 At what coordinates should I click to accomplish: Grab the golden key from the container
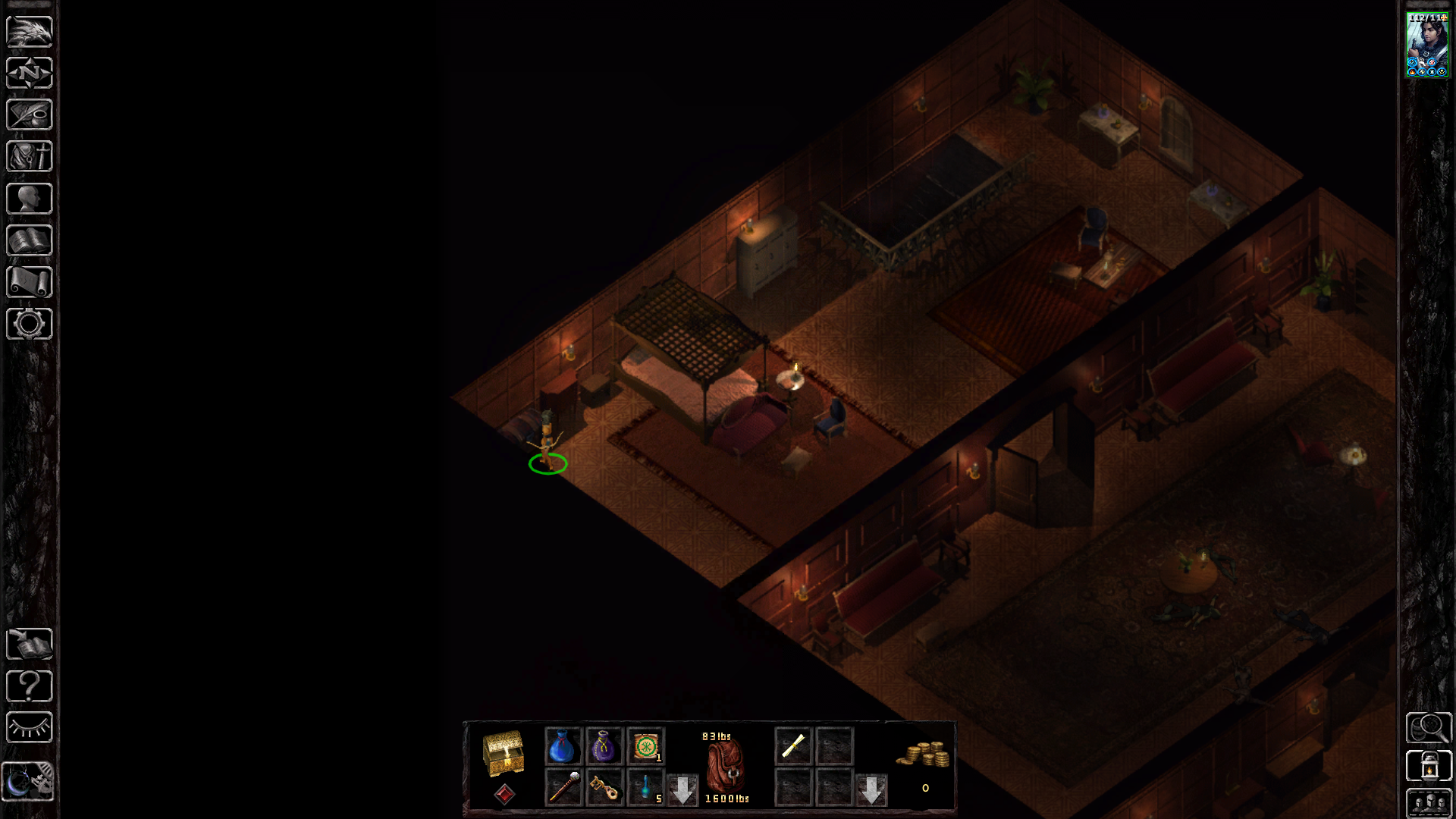click(604, 787)
